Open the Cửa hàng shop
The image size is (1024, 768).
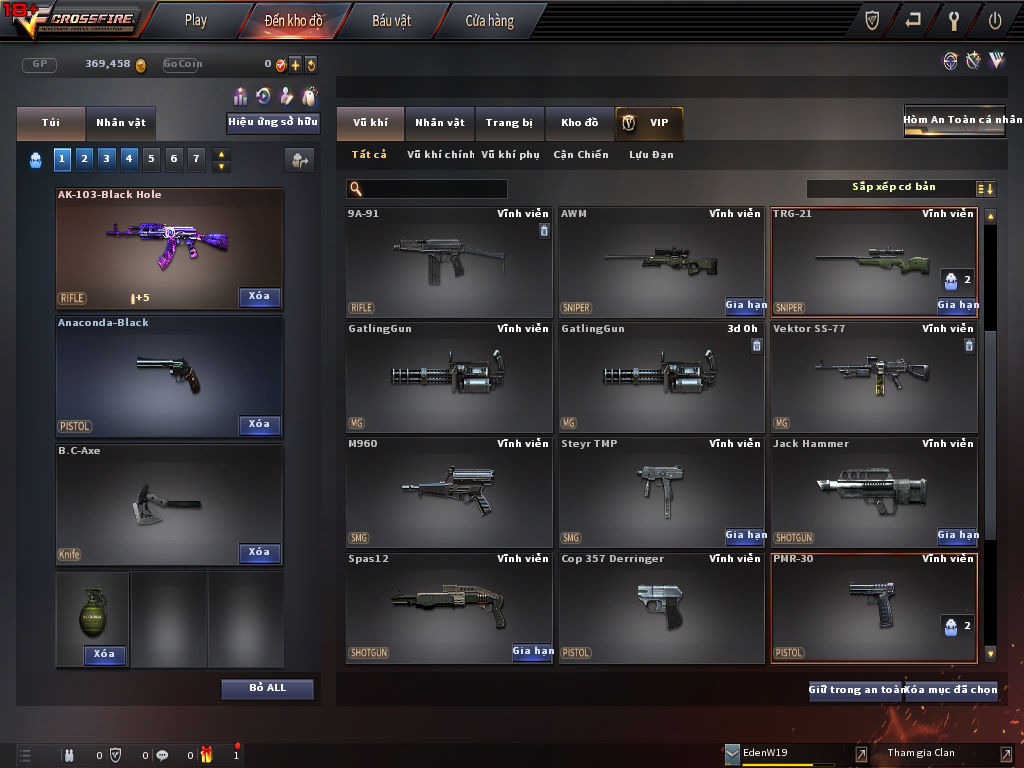(x=489, y=20)
